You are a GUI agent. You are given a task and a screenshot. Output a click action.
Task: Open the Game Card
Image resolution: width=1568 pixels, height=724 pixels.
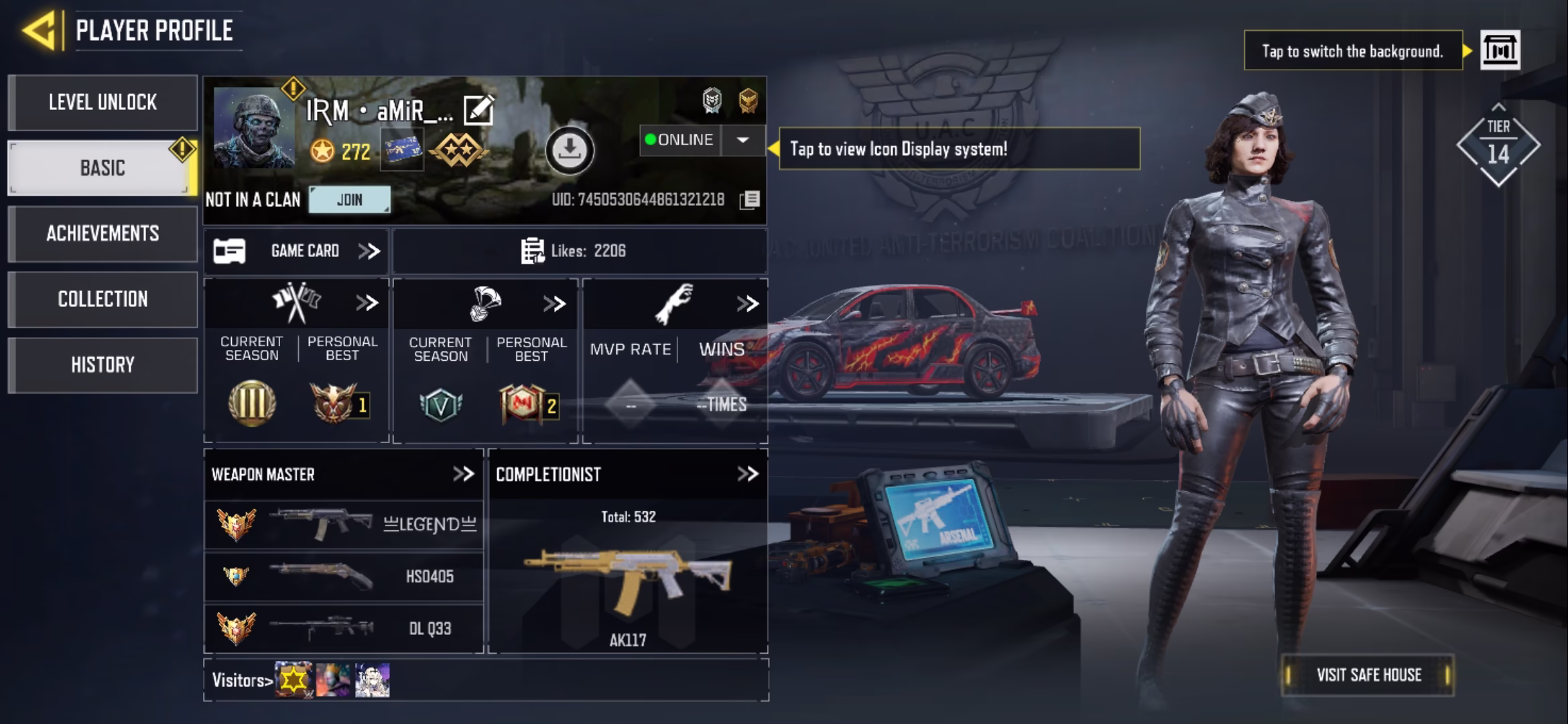tap(296, 251)
